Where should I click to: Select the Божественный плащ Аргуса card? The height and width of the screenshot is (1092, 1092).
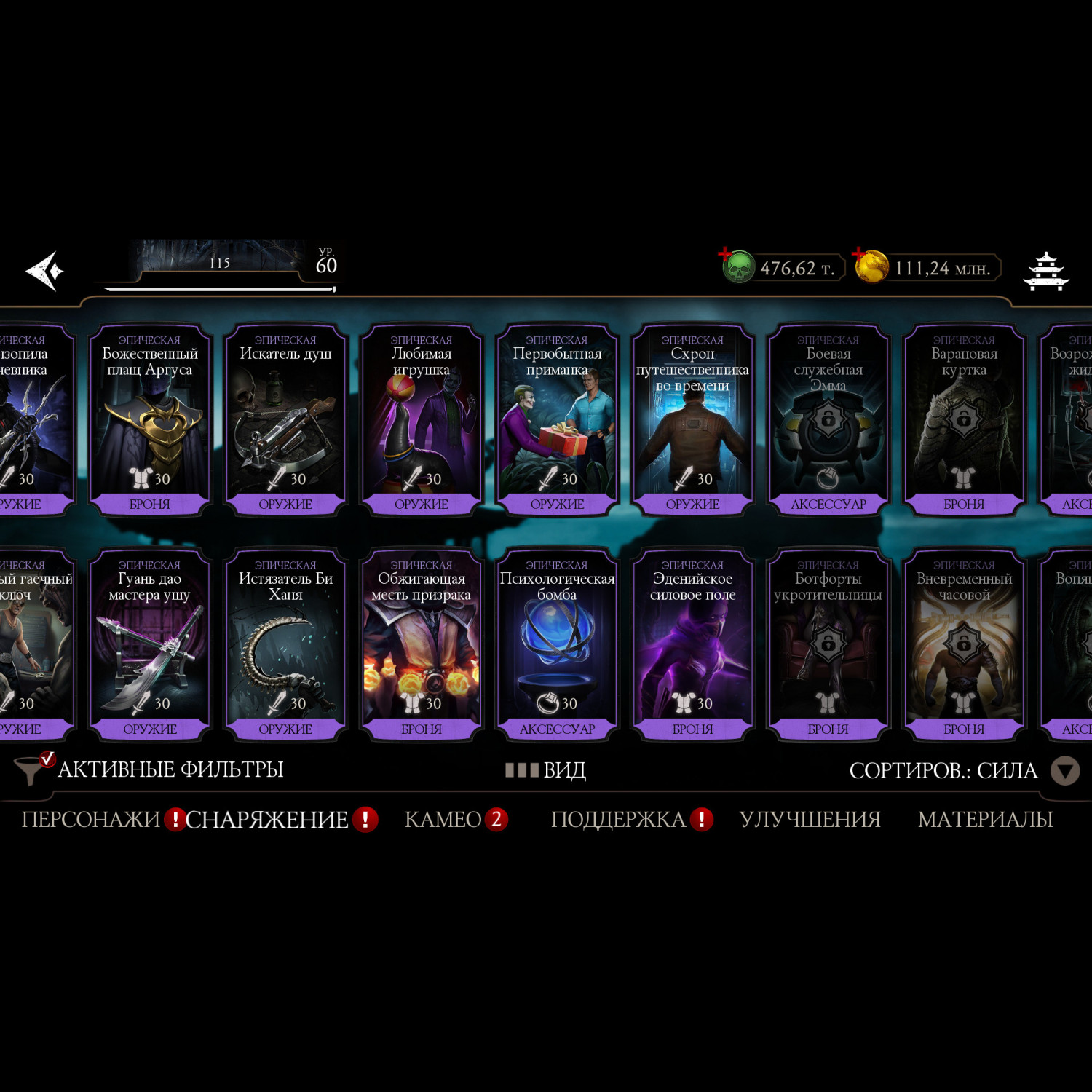click(x=150, y=420)
